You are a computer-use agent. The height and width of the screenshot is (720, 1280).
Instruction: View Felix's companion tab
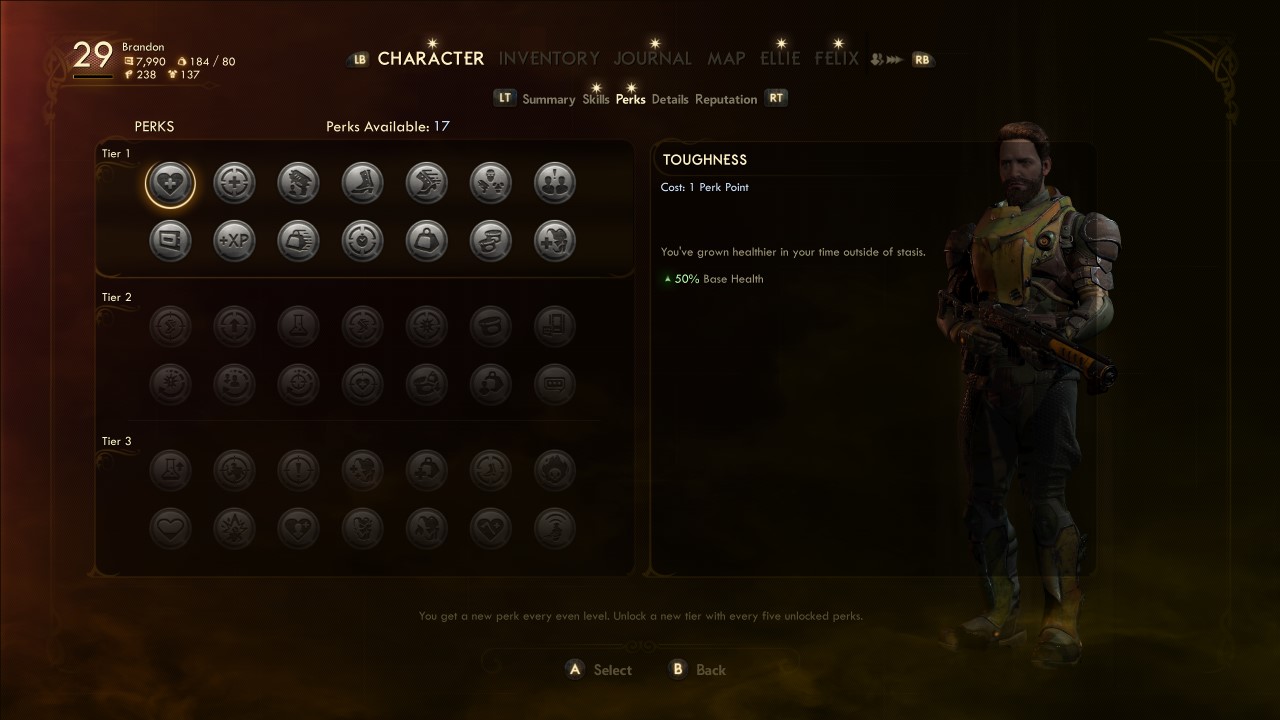[x=837, y=58]
